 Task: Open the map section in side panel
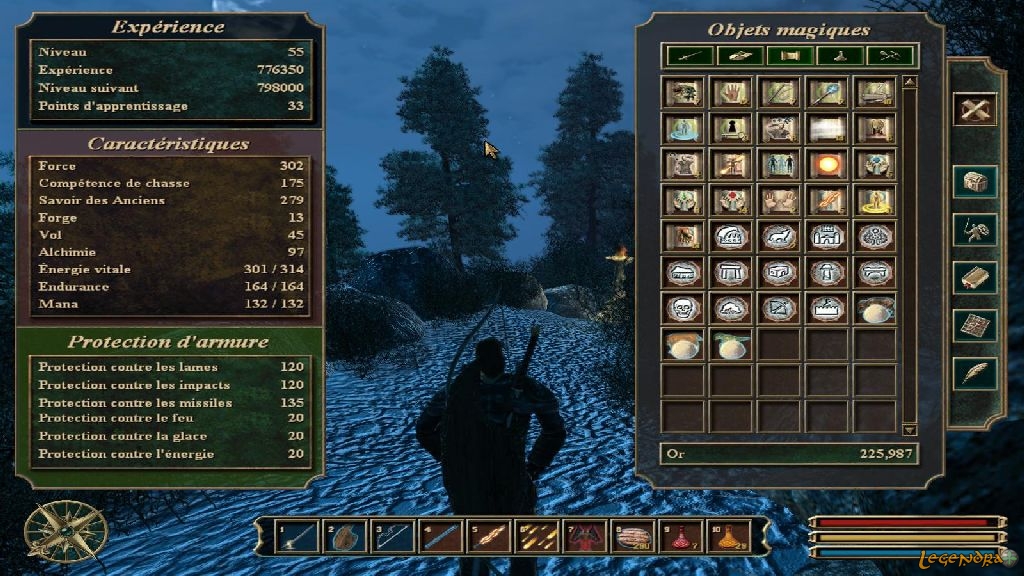tap(974, 324)
